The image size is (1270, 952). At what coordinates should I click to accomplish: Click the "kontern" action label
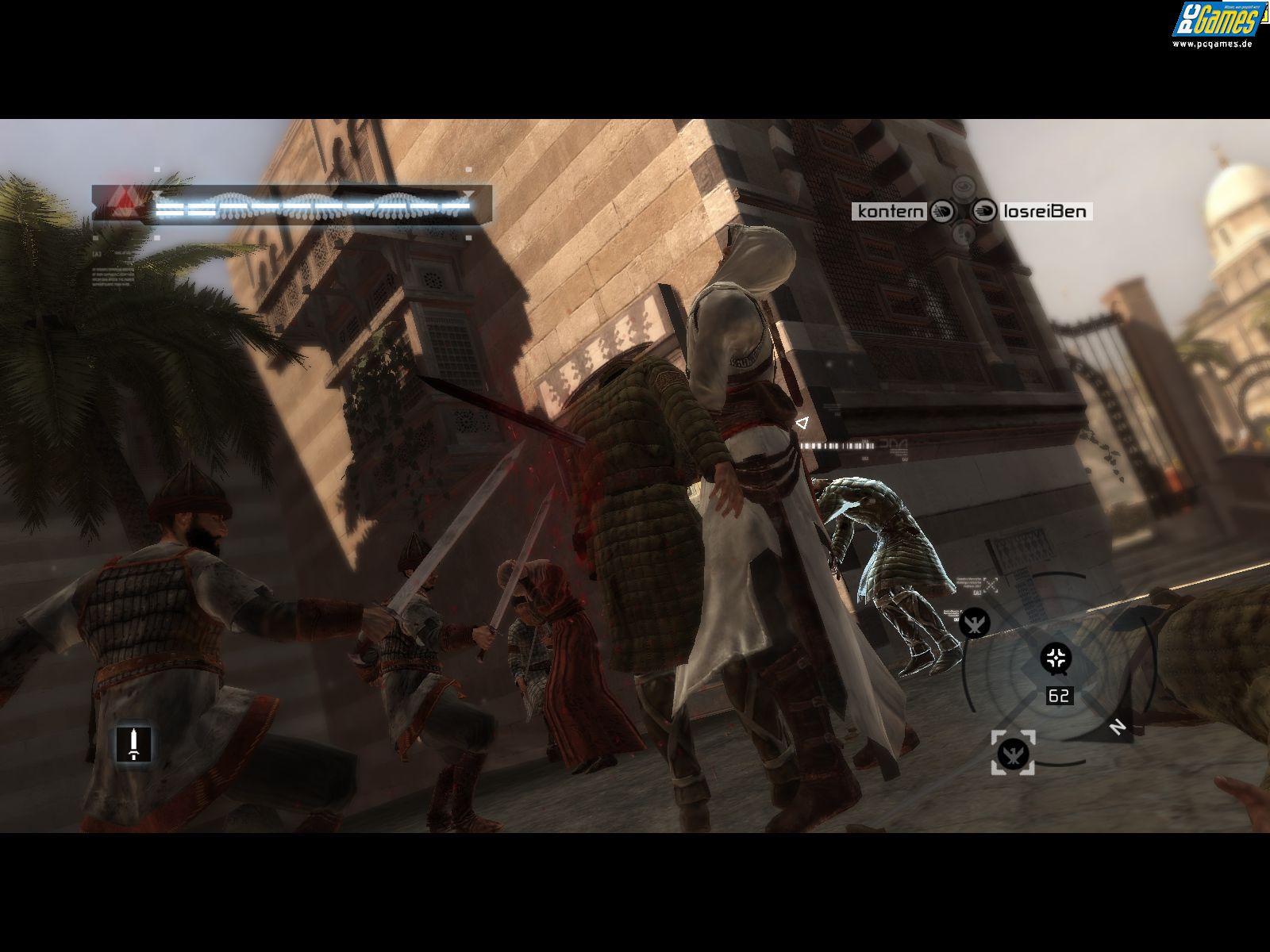coord(891,211)
